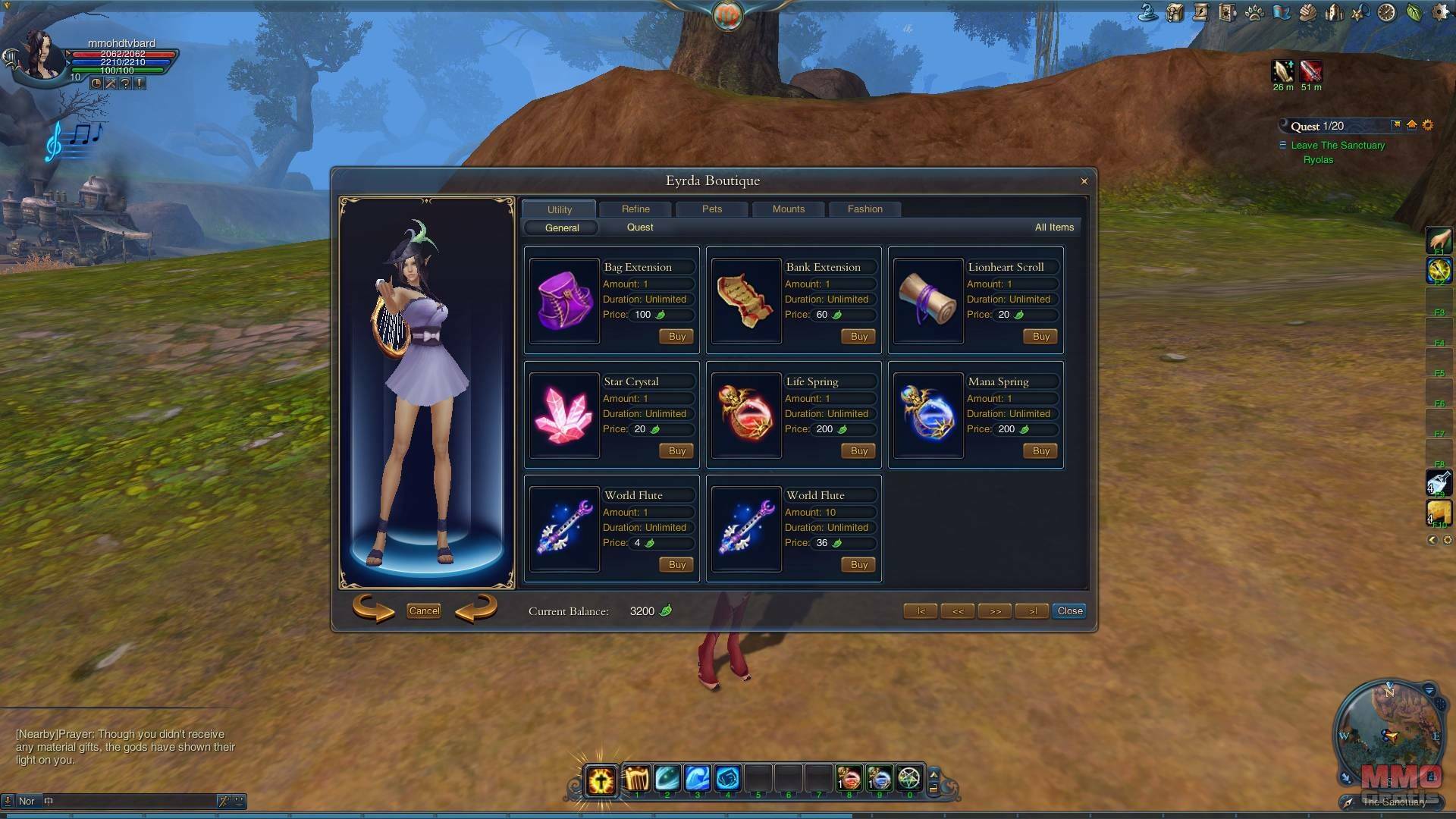Click the X on boutique window
Image resolution: width=1456 pixels, height=819 pixels.
tap(1084, 181)
